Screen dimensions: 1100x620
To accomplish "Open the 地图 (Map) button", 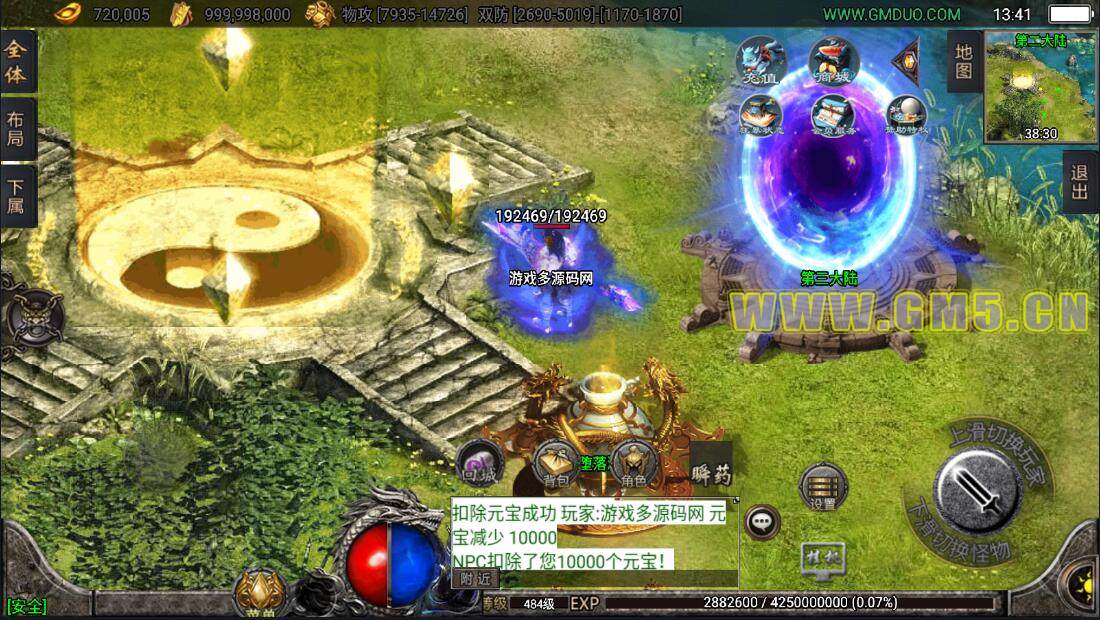I will tap(964, 61).
